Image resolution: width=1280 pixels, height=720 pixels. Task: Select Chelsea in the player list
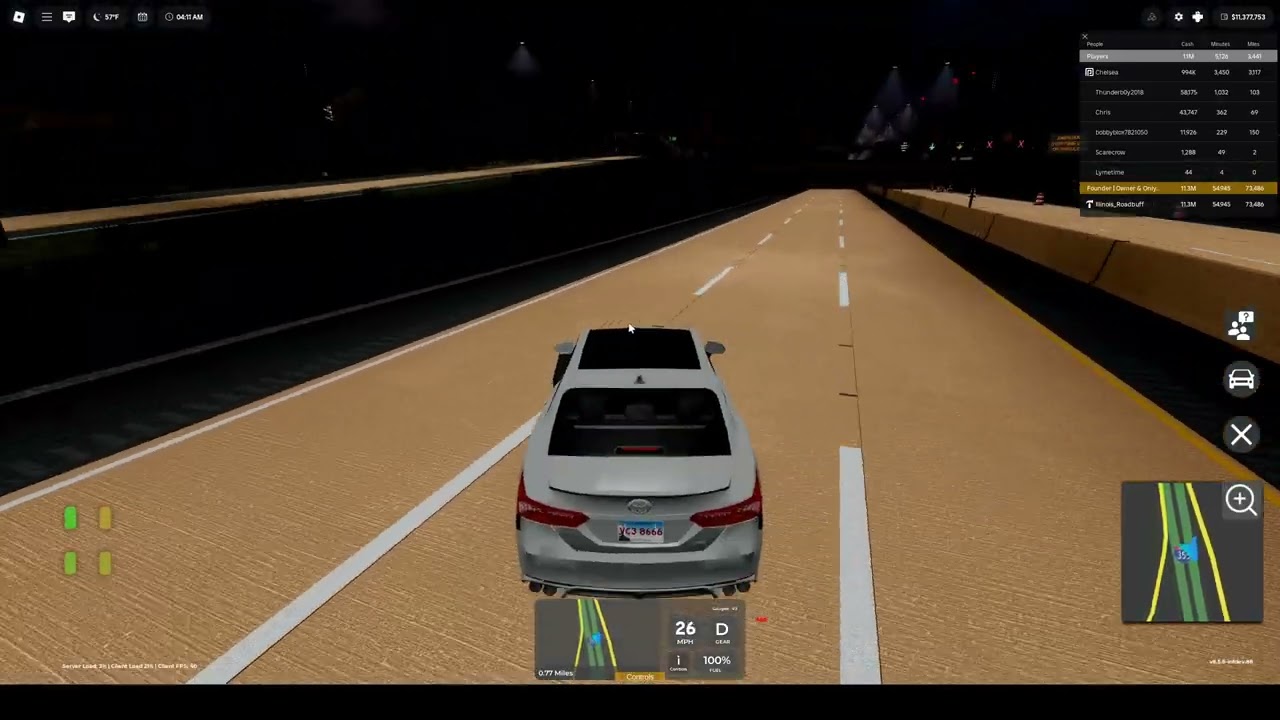pos(1107,72)
